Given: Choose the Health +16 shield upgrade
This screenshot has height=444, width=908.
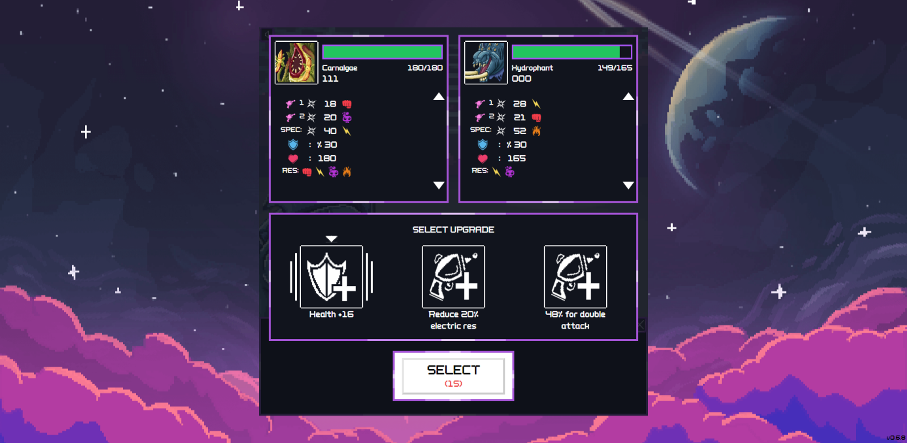Looking at the screenshot, I should click(331, 277).
